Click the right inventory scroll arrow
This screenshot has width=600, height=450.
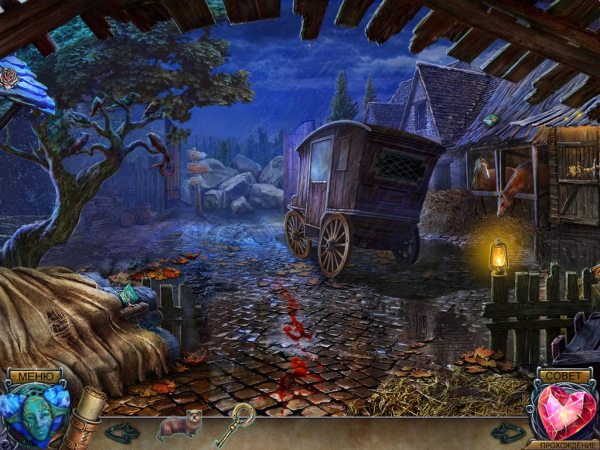coord(508,432)
